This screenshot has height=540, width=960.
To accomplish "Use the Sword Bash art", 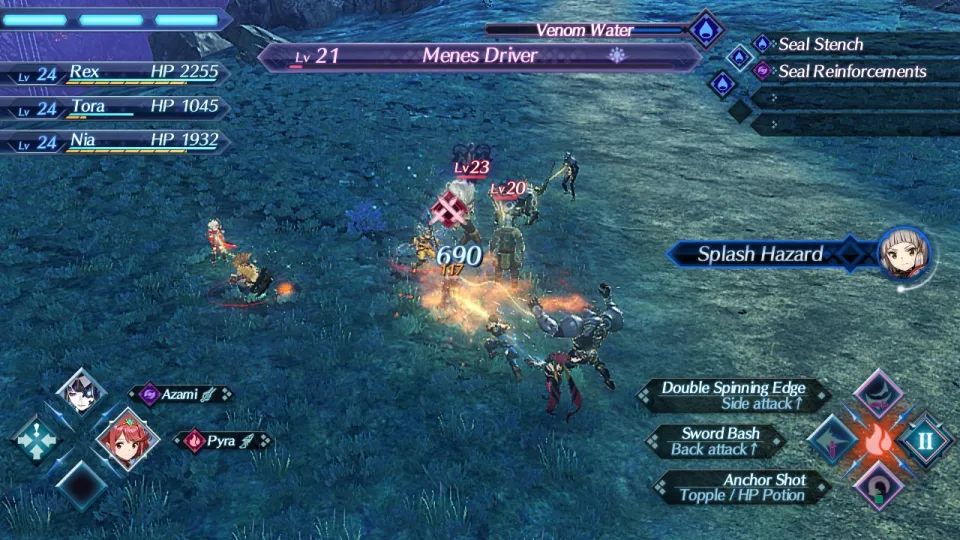I will pyautogui.click(x=716, y=441).
